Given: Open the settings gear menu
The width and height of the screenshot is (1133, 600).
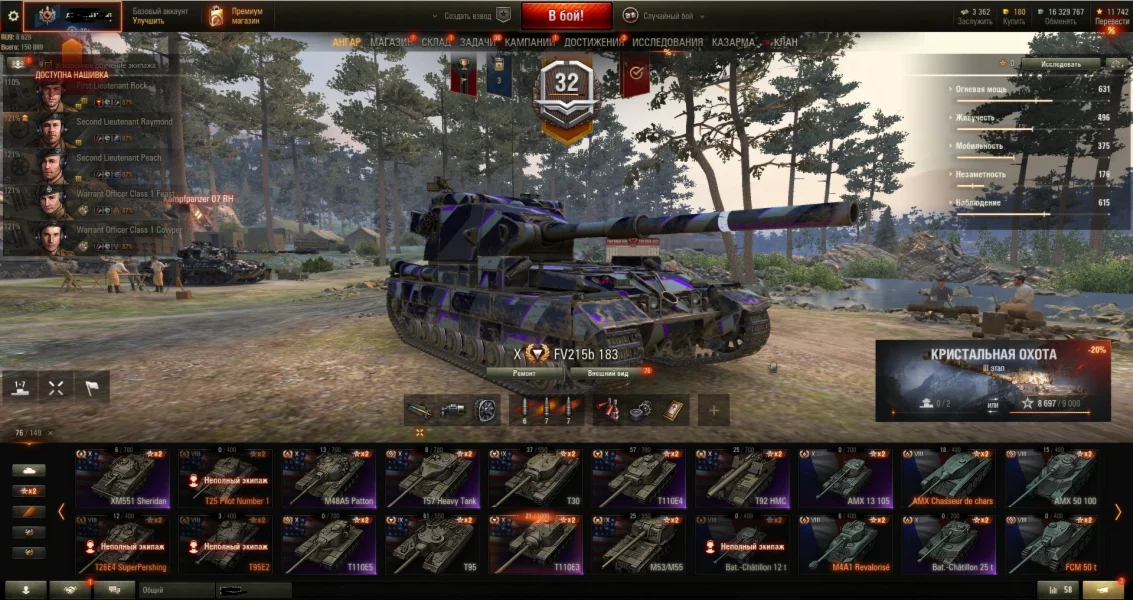Looking at the screenshot, I should 13,16.
